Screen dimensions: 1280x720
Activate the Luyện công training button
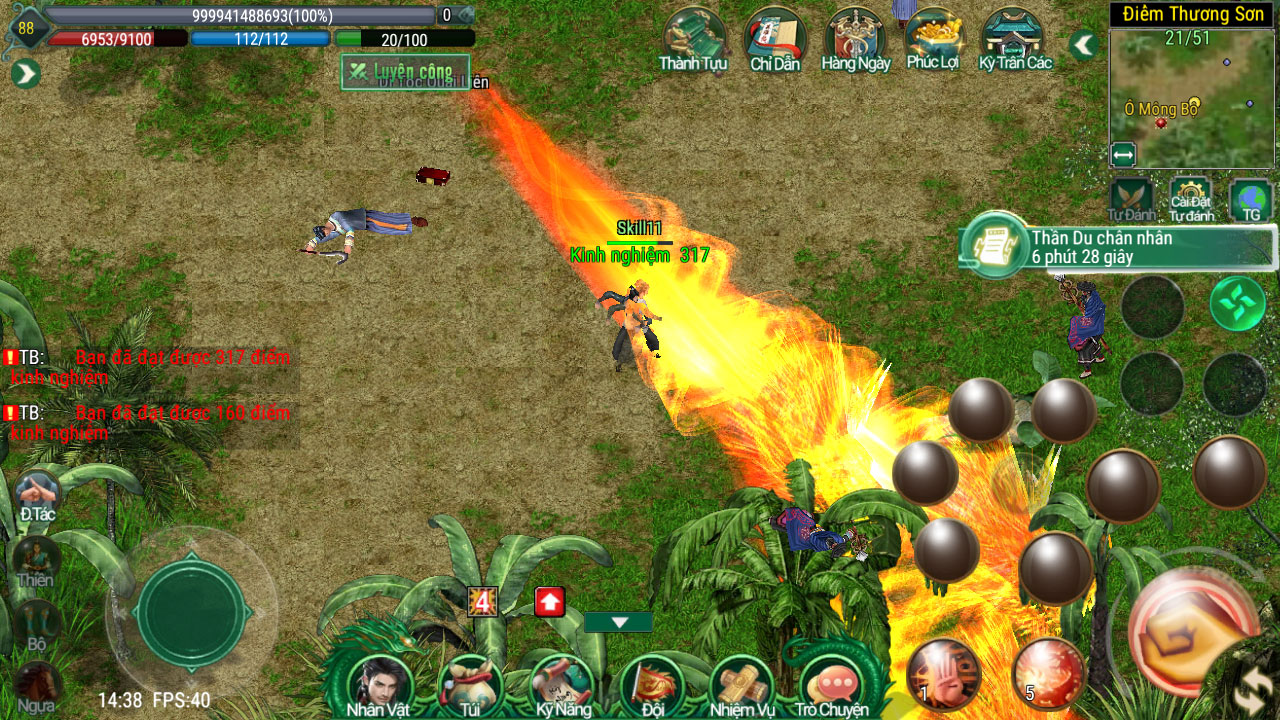[x=404, y=72]
